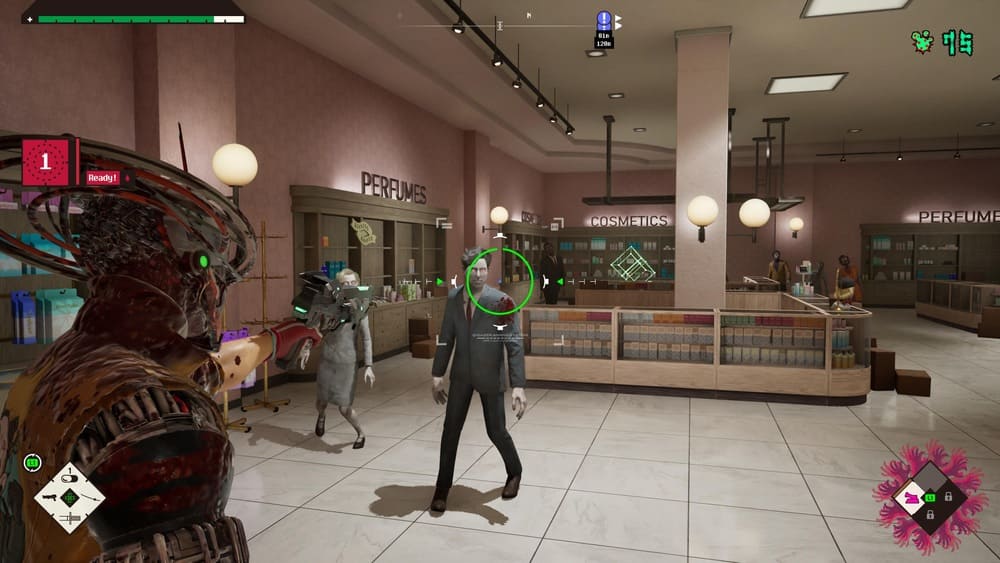
Task: Click the green center of the weapon diamond
Action: pos(69,497)
